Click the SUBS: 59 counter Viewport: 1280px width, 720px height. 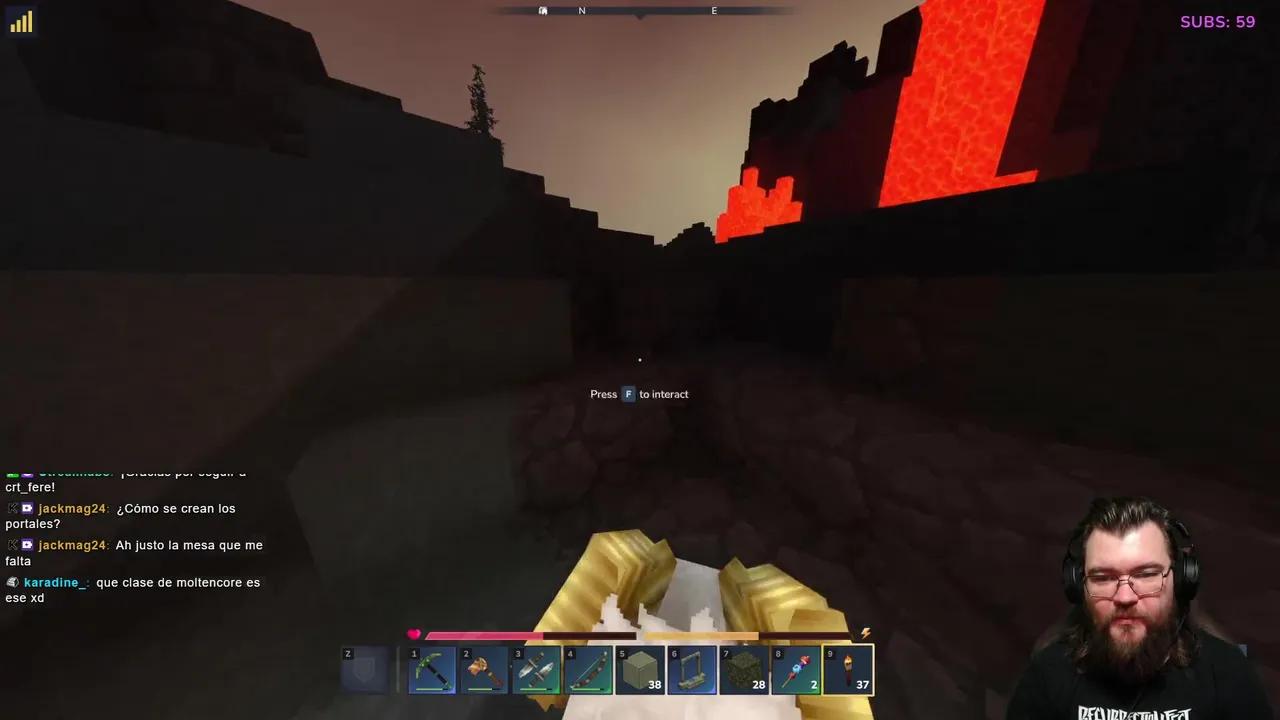[1217, 21]
